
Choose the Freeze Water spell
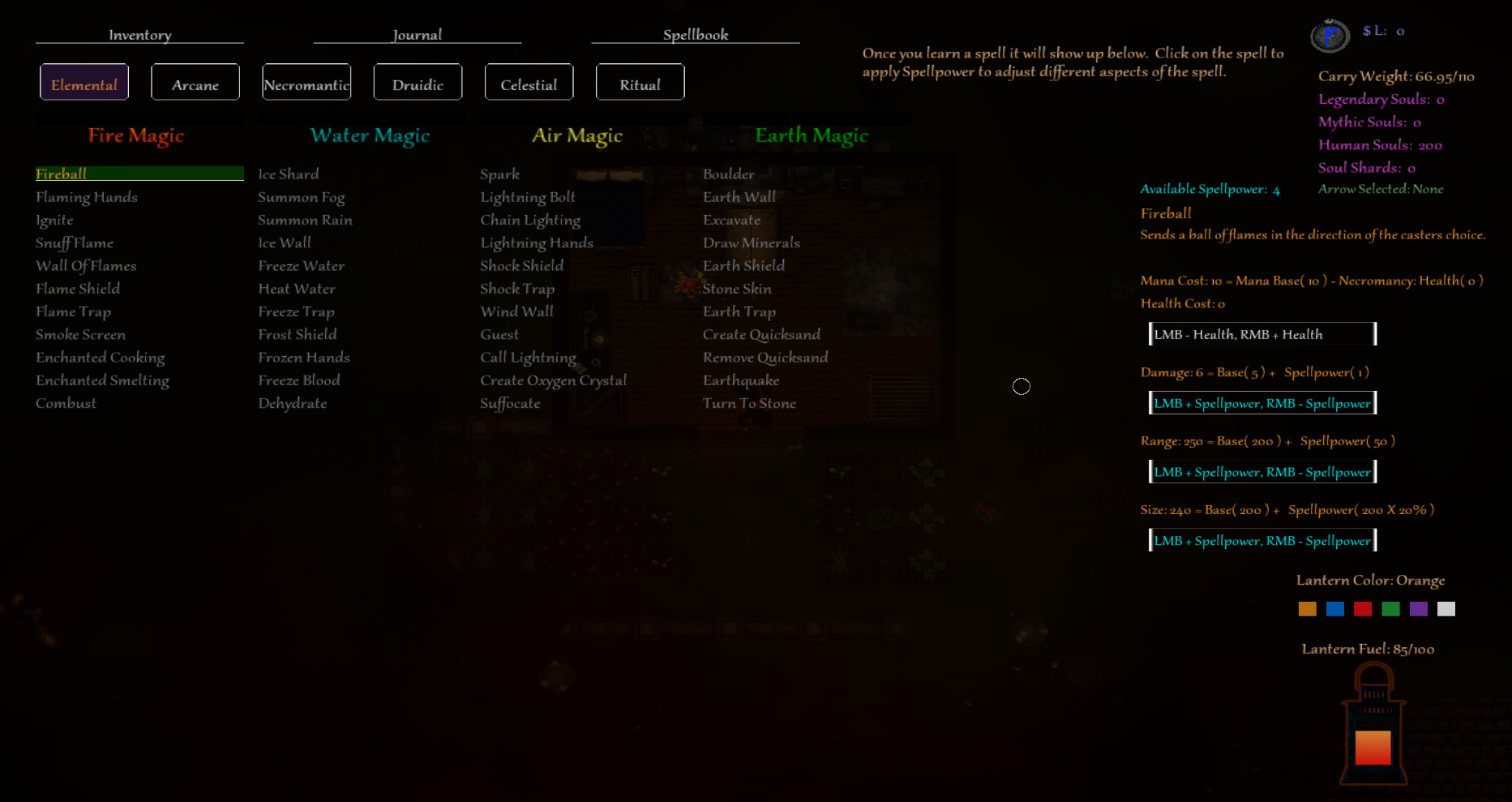(x=300, y=265)
